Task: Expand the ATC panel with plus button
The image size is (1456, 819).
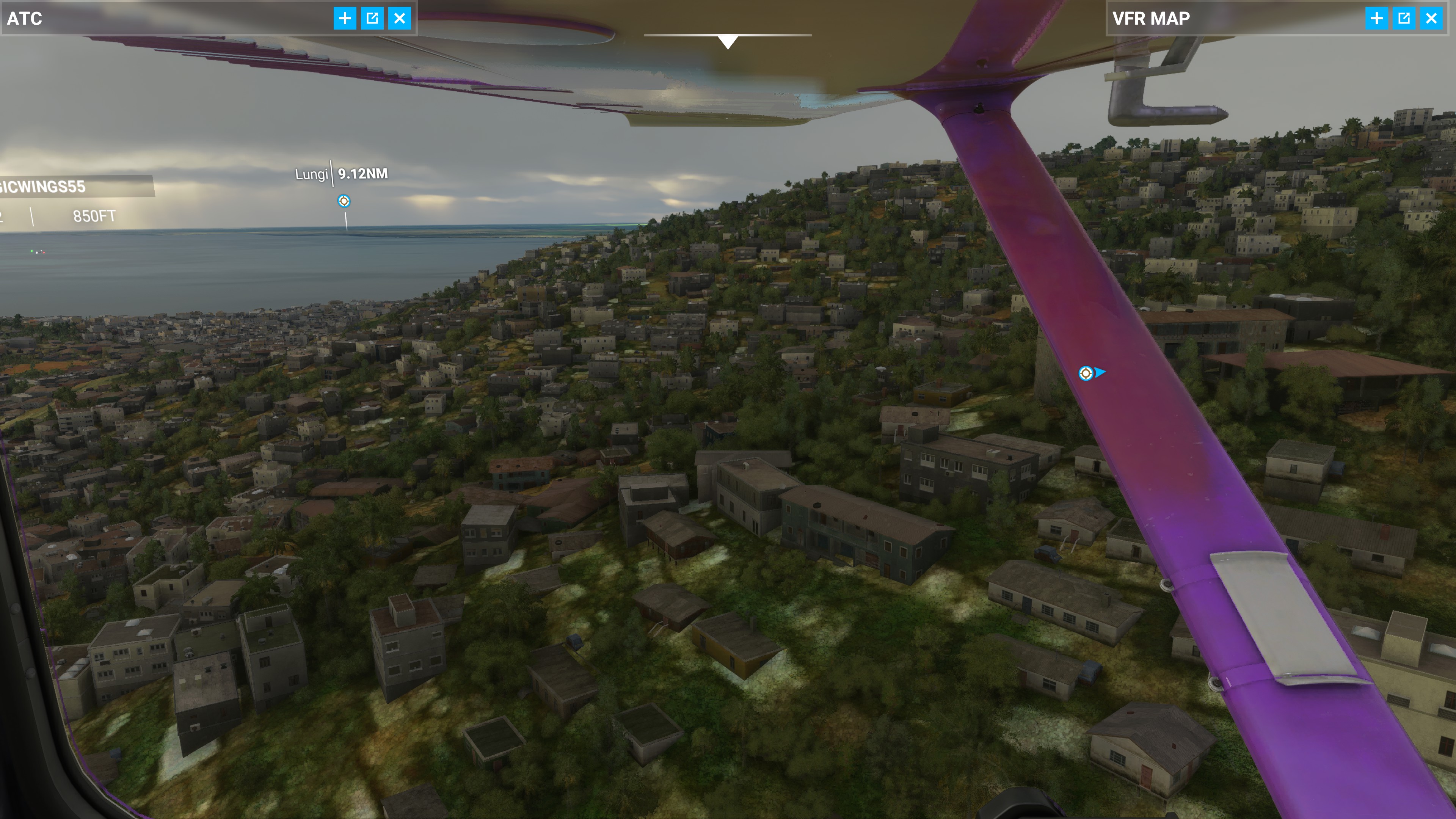Action: point(344,18)
